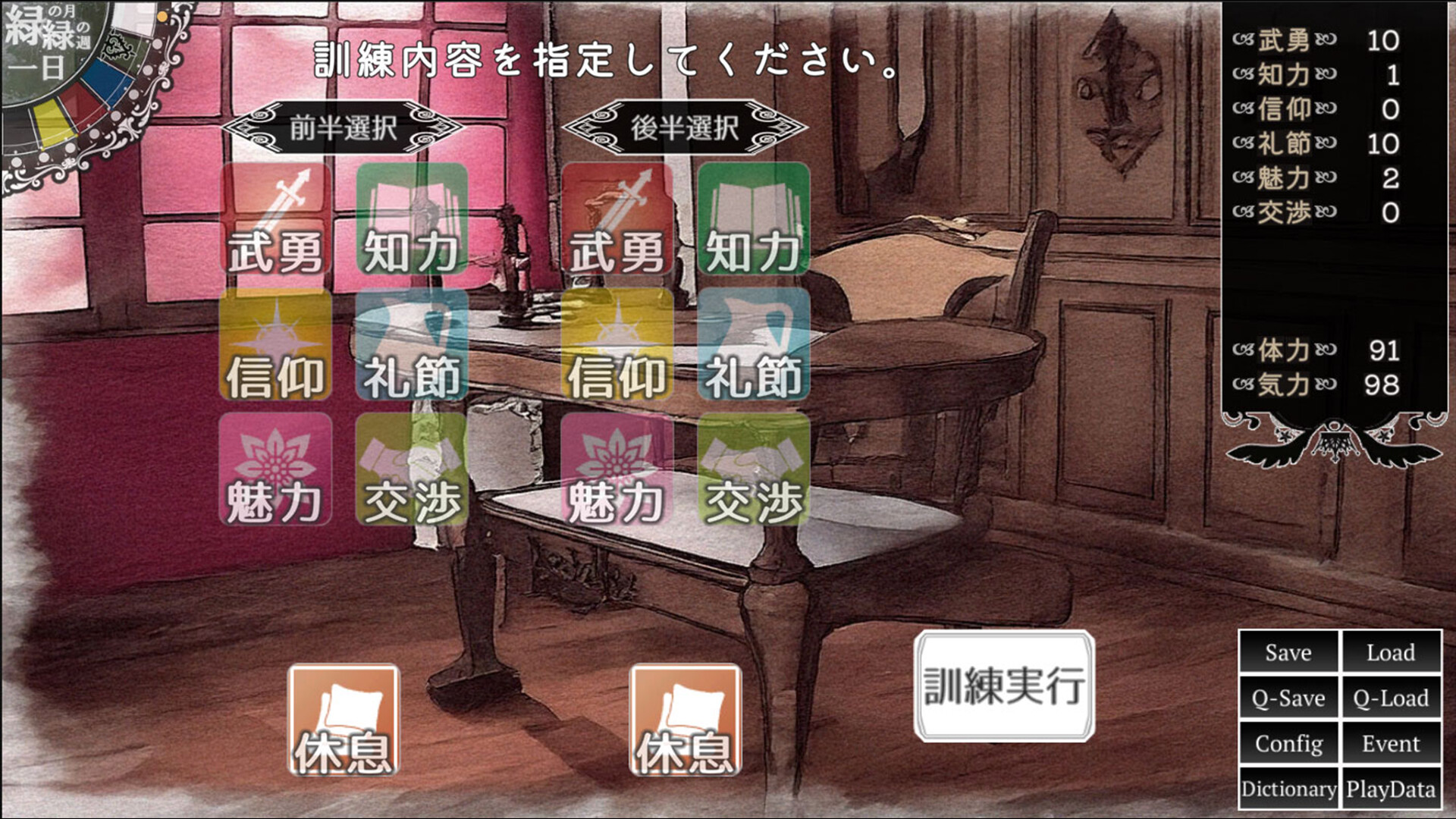Pick 交渉 training for the first half
1456x819 pixels.
[x=409, y=470]
